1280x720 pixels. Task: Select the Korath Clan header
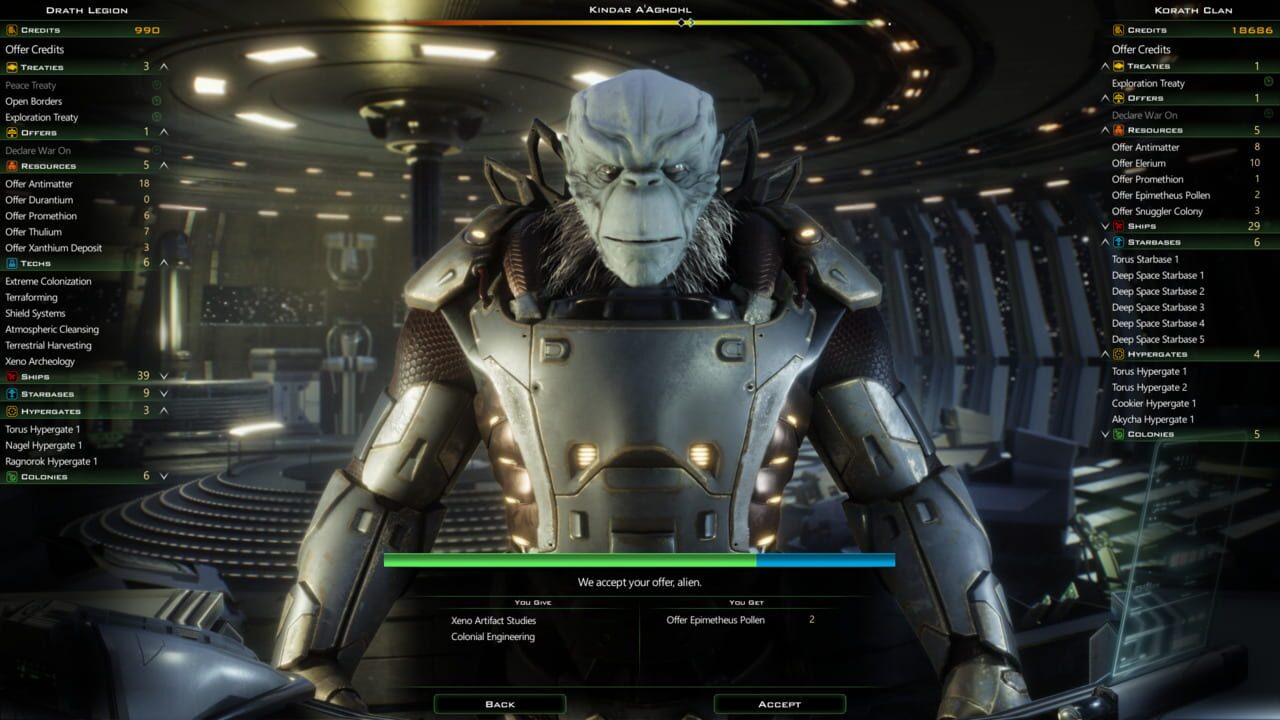pos(1192,10)
